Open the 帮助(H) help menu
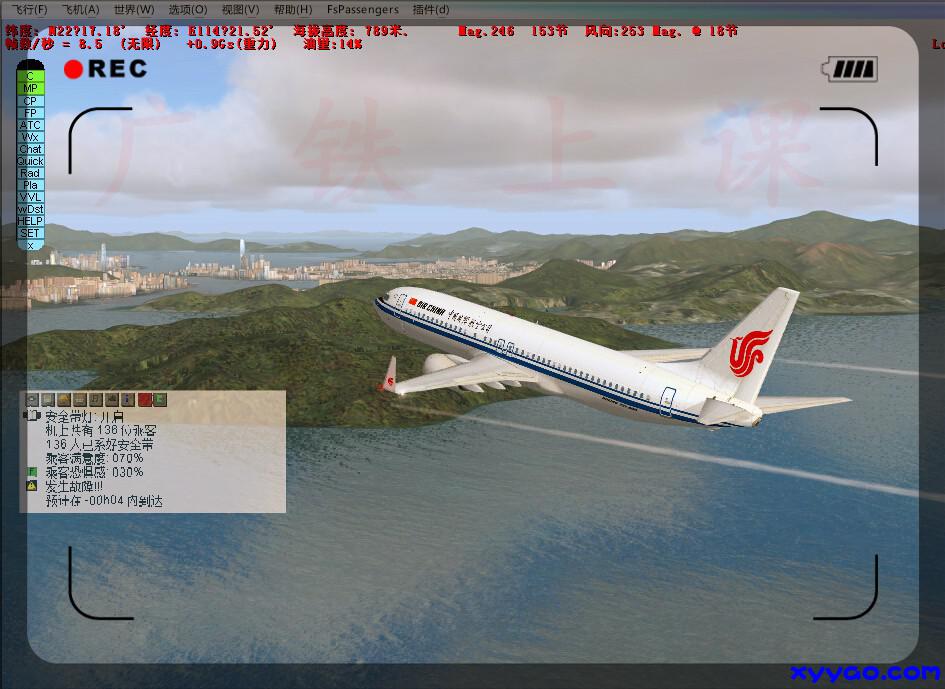The height and width of the screenshot is (689, 945). tap(293, 9)
